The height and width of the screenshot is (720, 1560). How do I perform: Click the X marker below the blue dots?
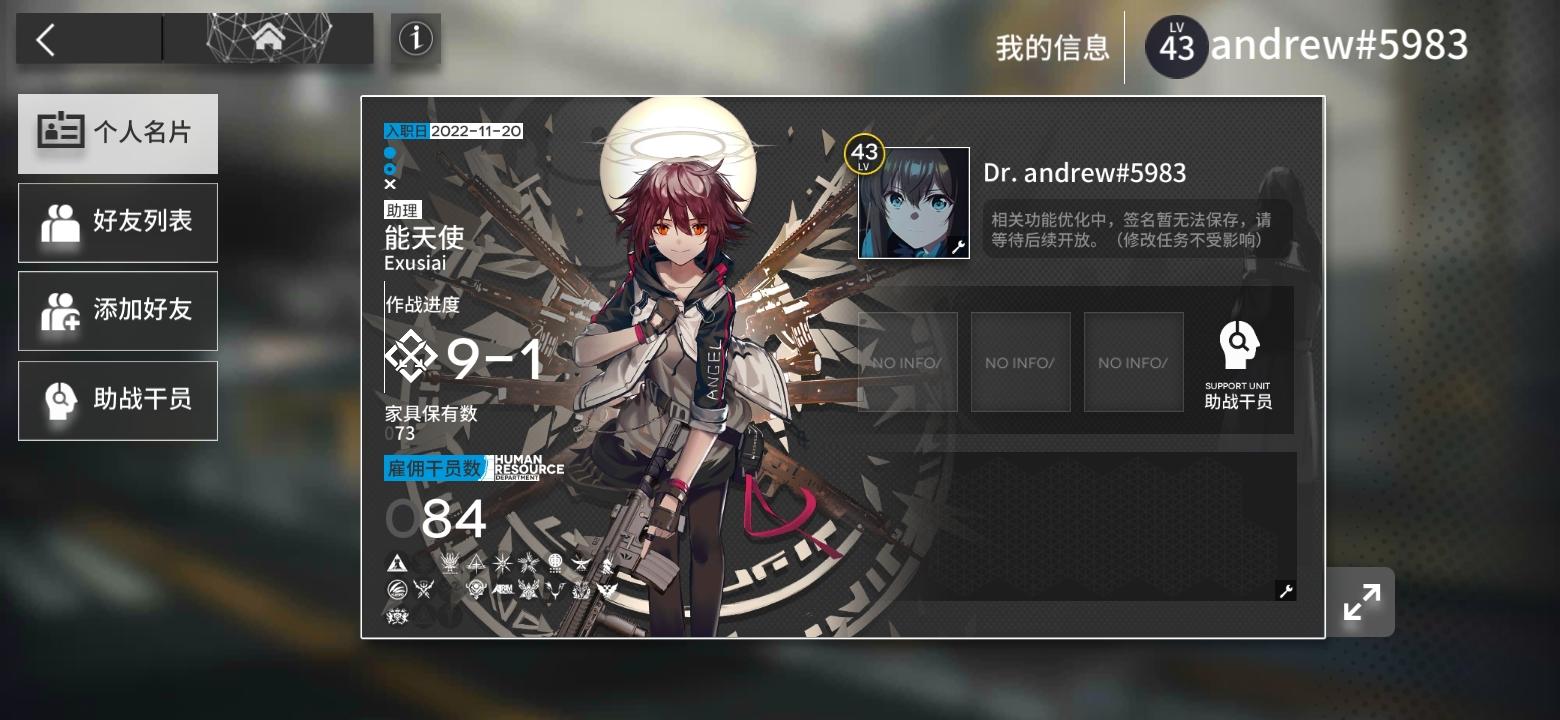coord(390,183)
